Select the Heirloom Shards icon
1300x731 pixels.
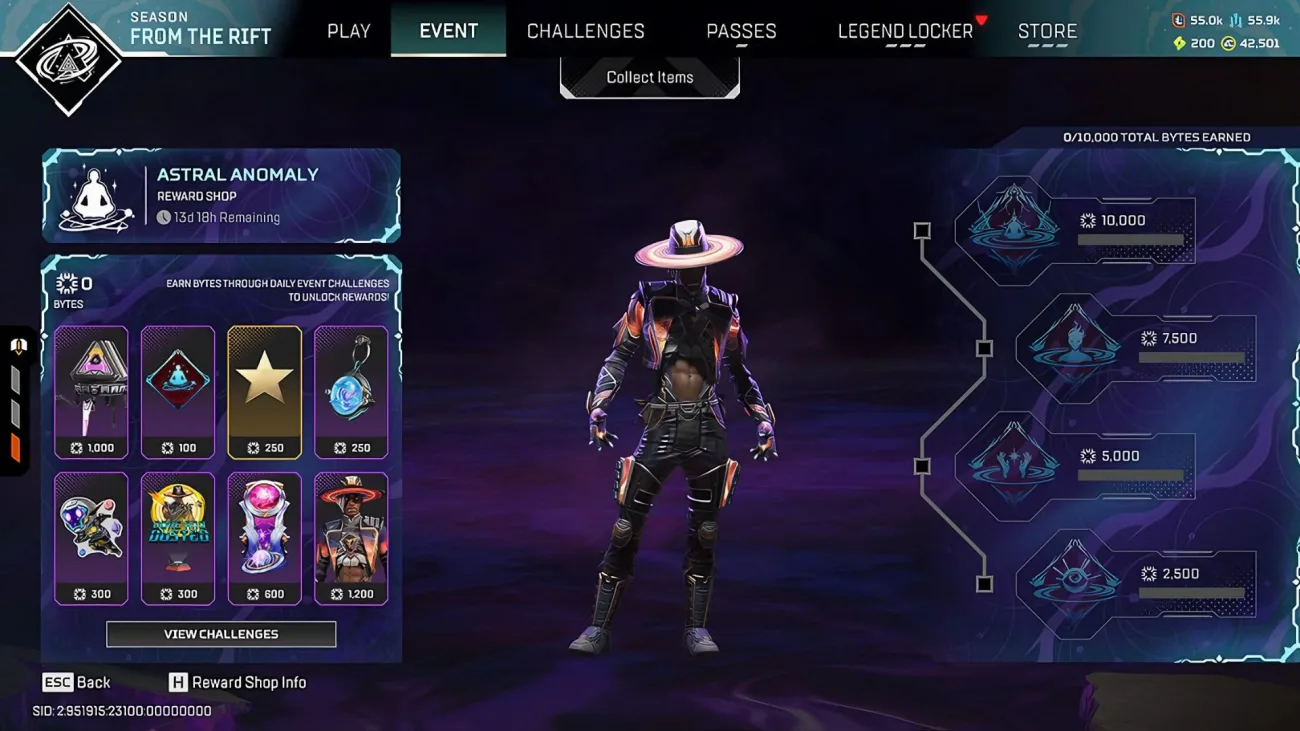click(1178, 43)
